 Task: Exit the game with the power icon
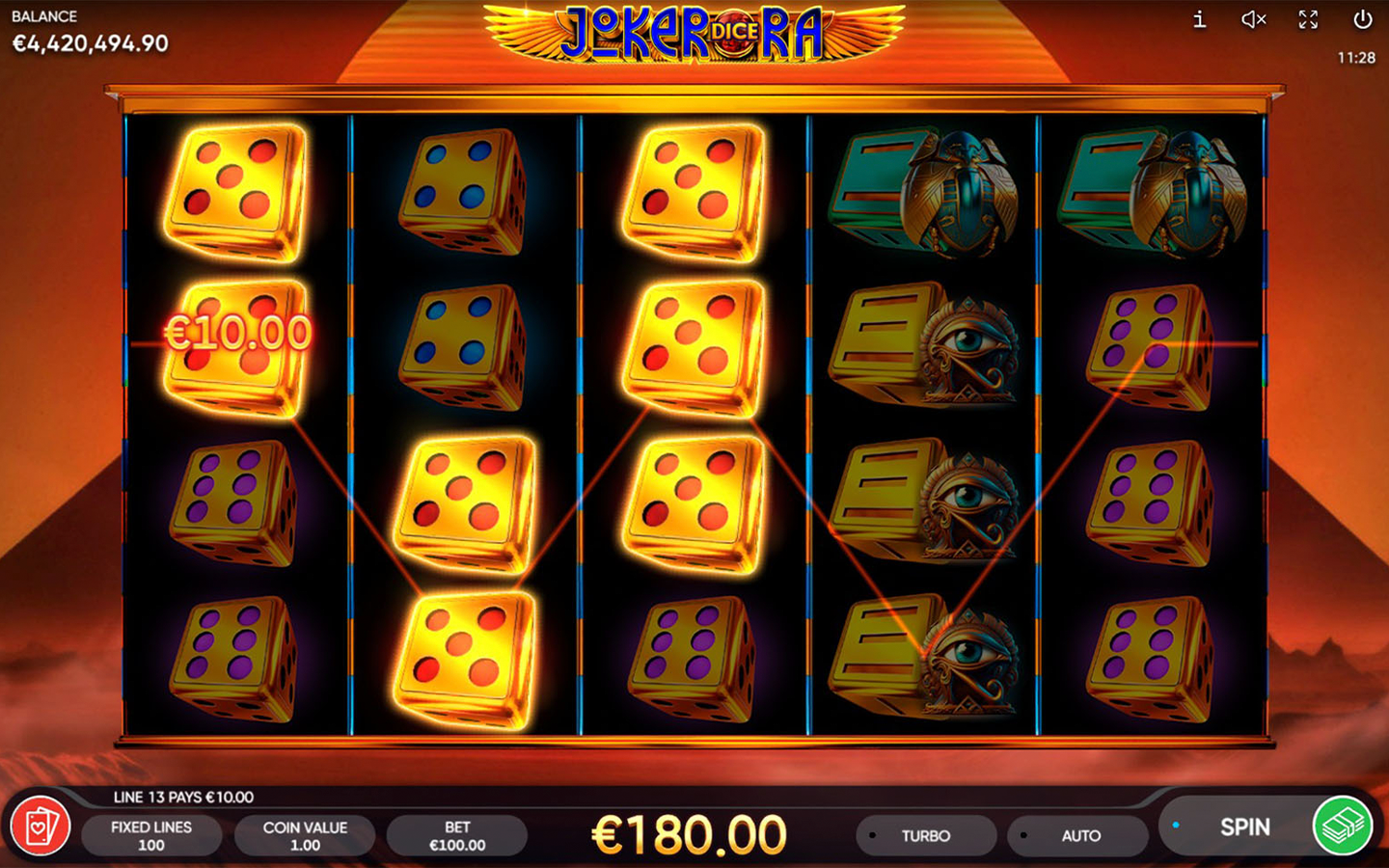coord(1362,19)
